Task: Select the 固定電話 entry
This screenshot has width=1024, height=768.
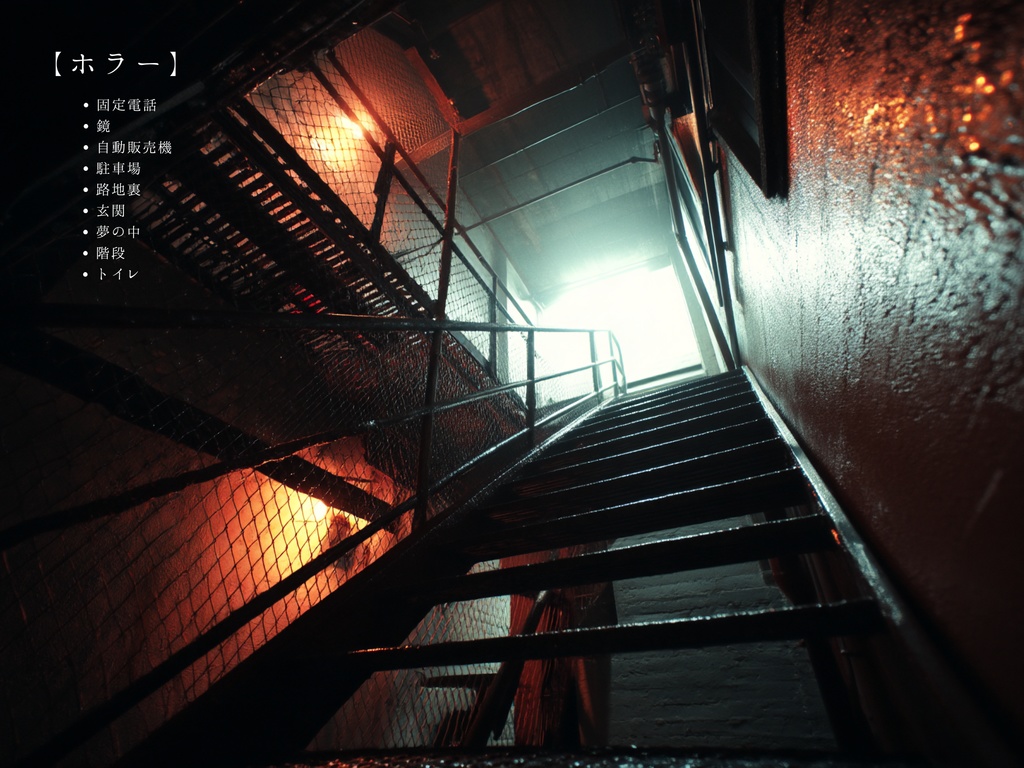Action: tap(126, 105)
